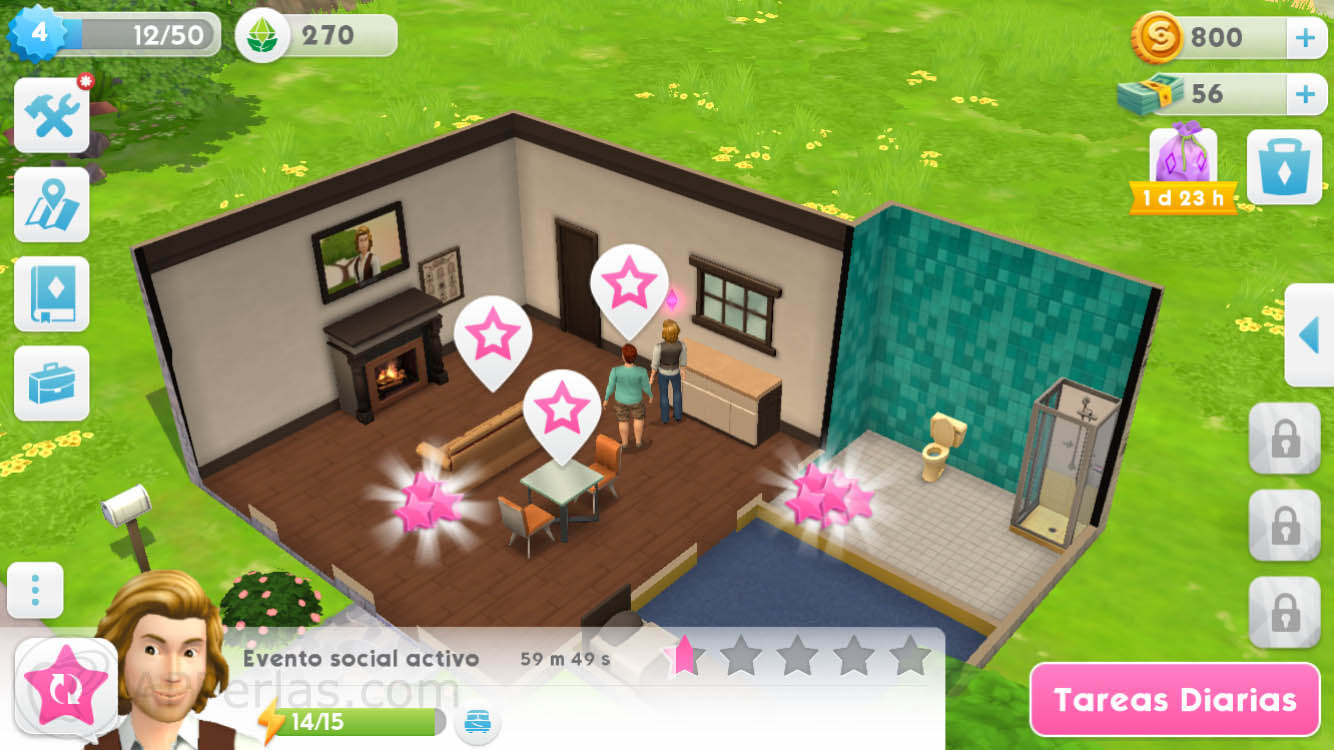Expand the side panel arrow
The width and height of the screenshot is (1334, 750).
click(x=1309, y=335)
